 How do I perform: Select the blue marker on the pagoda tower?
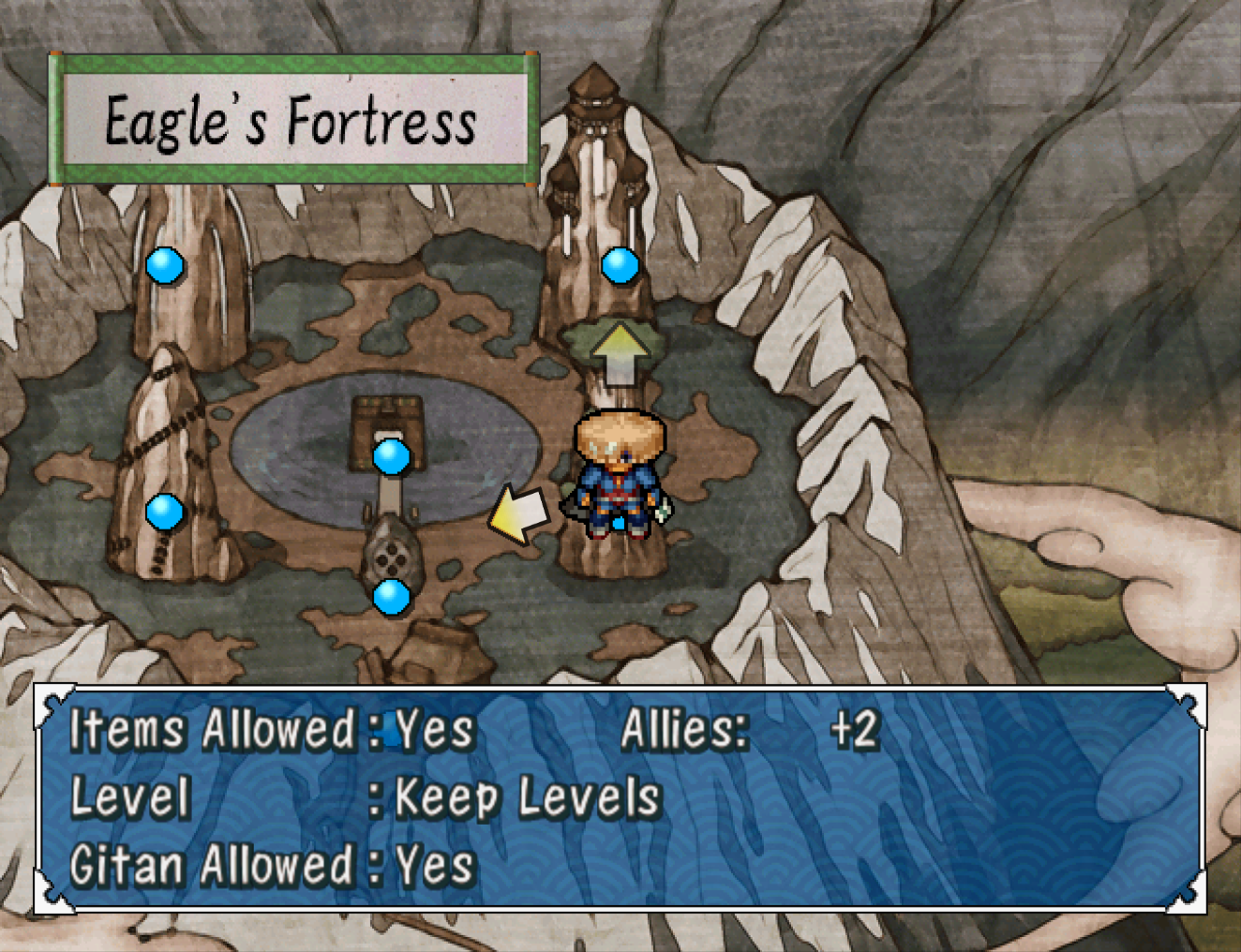[x=620, y=265]
